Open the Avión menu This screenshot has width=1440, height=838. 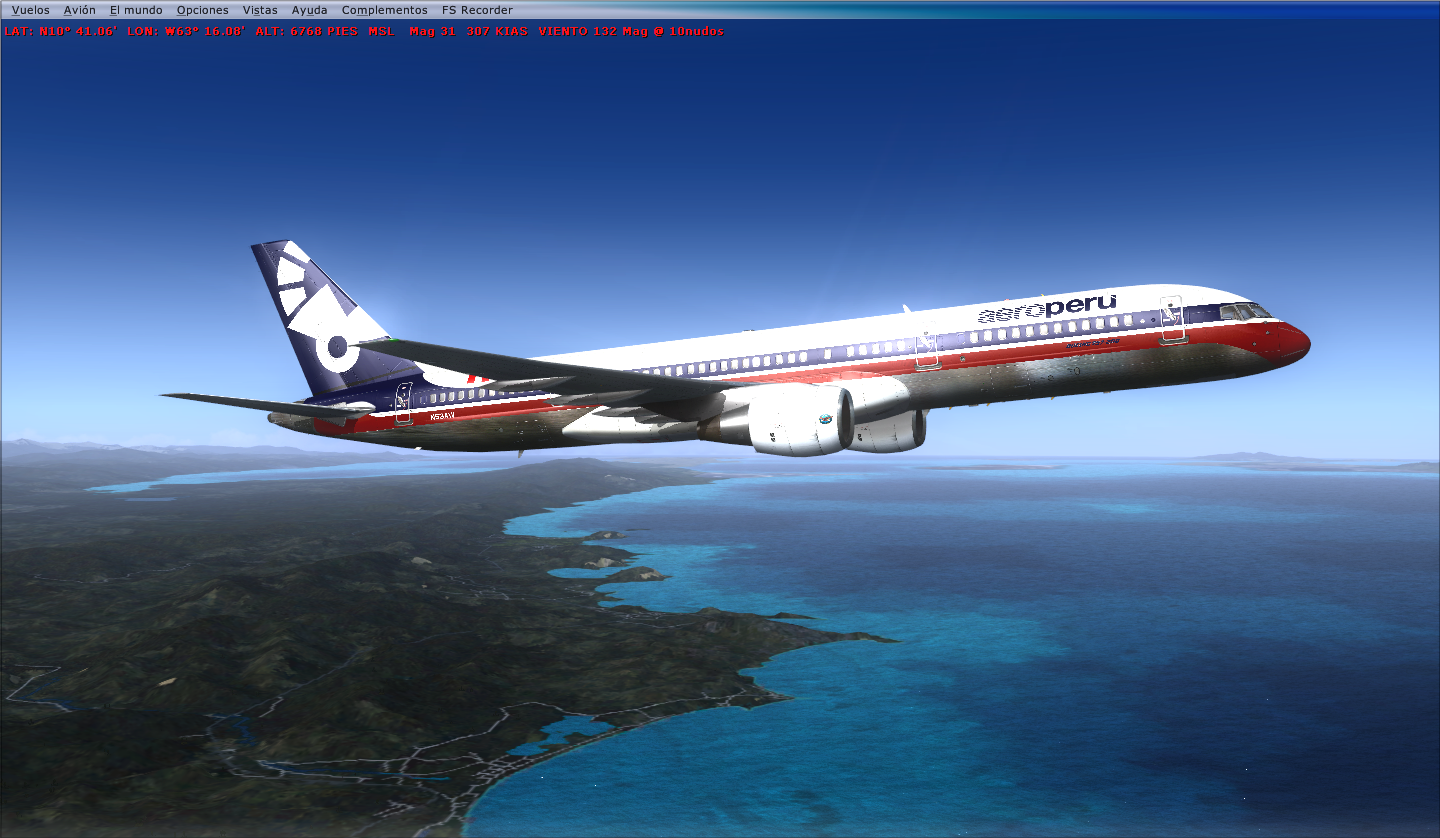point(78,9)
